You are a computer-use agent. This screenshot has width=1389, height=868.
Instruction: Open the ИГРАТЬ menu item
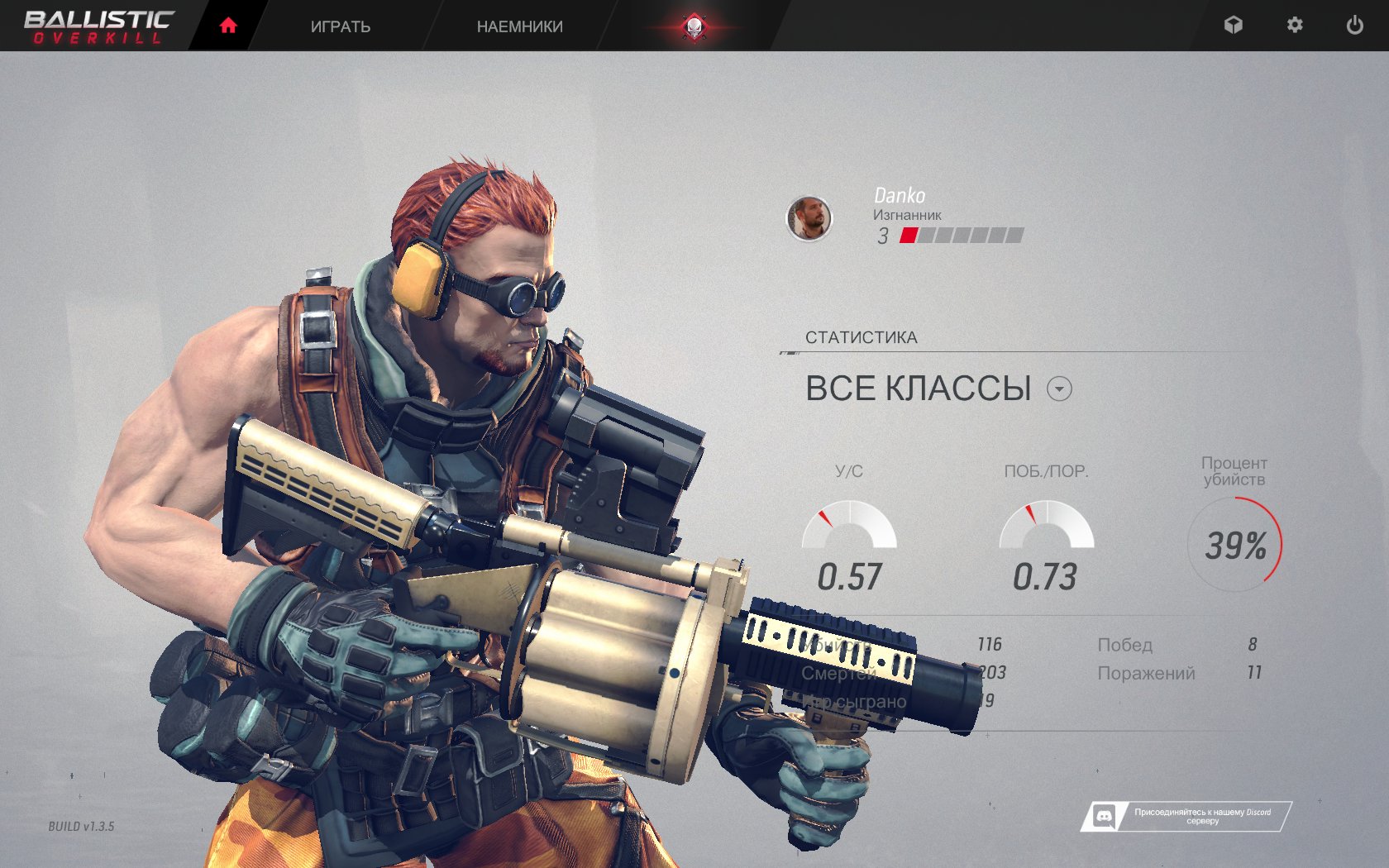[341, 26]
